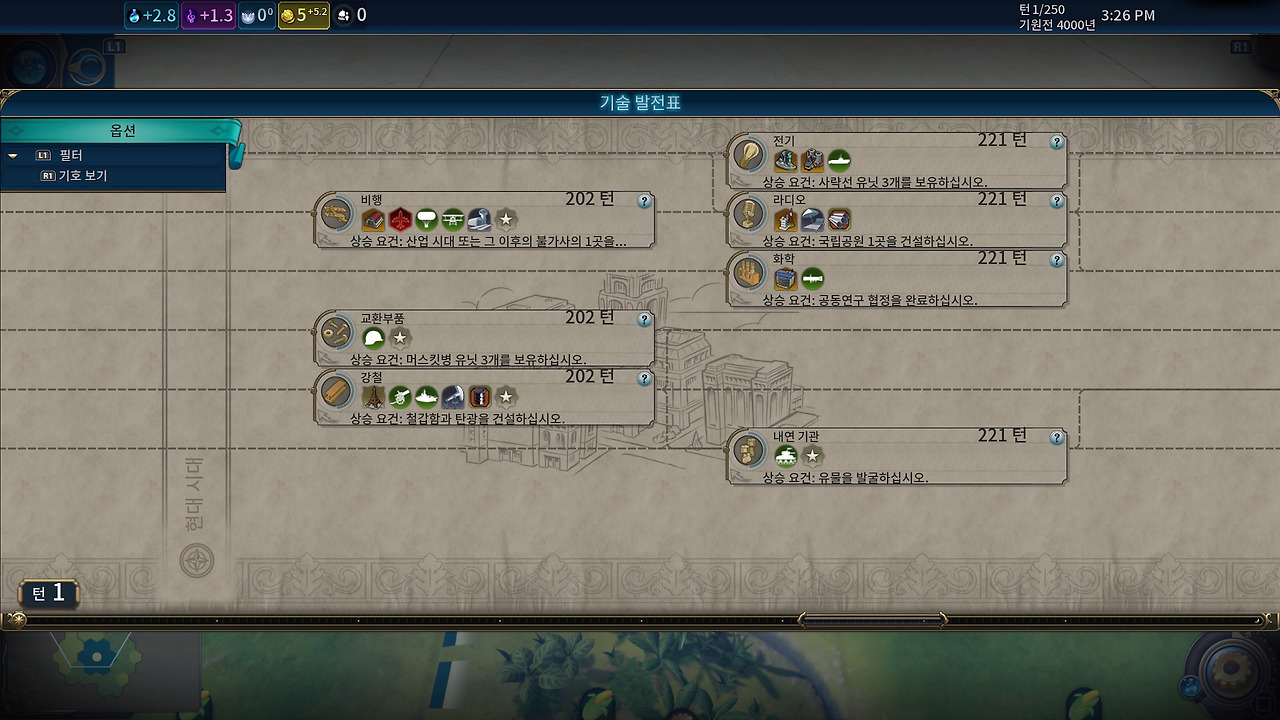Open help for the Steel tech
This screenshot has height=720, width=1280.
pos(644,379)
